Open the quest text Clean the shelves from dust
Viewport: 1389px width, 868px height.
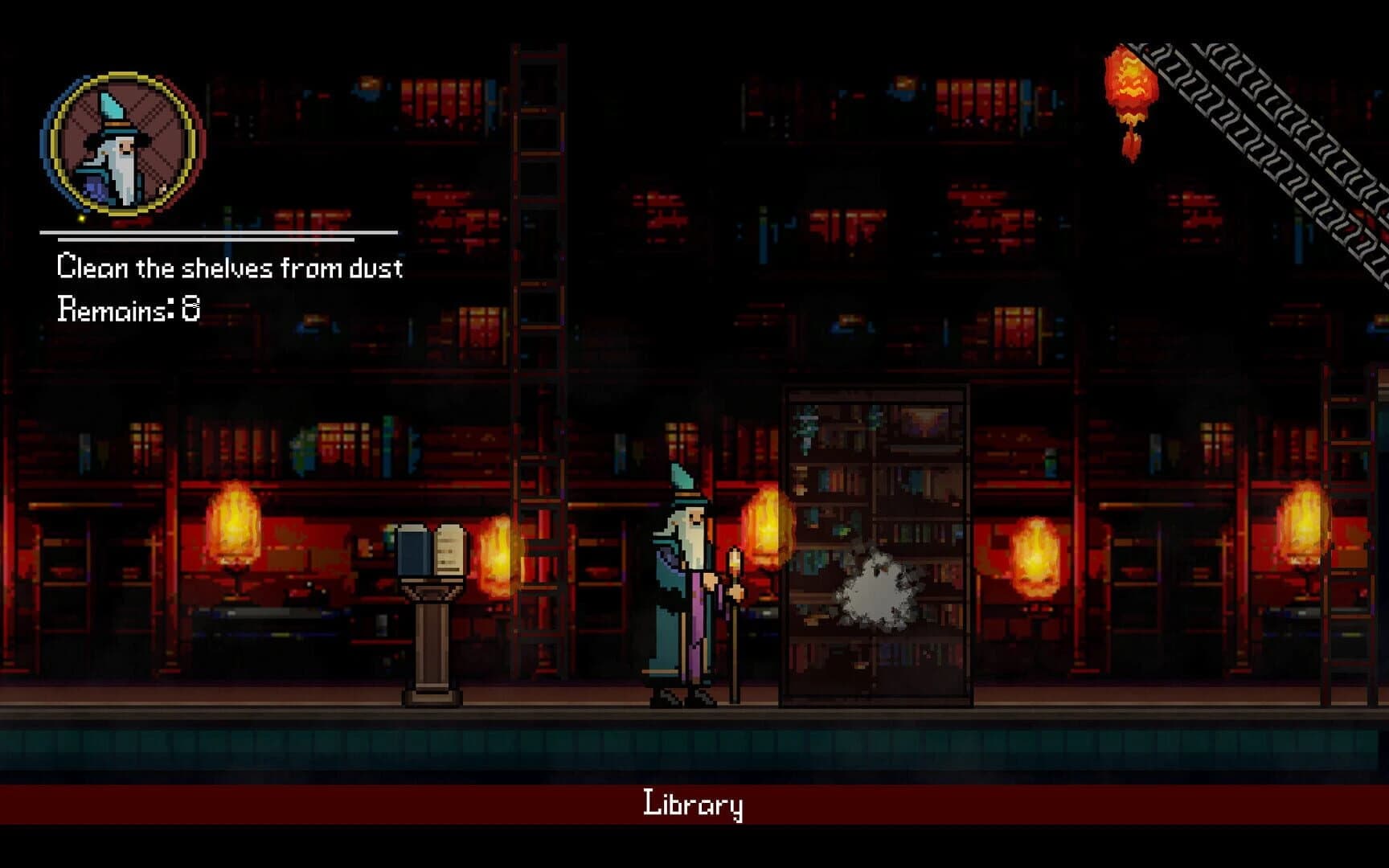231,268
